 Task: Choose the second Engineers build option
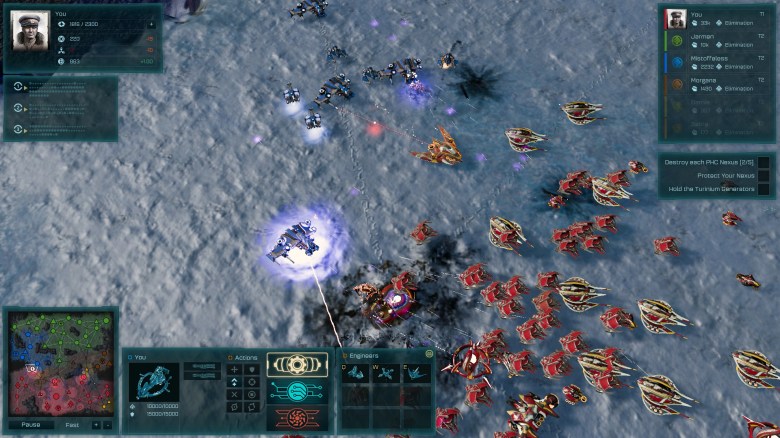pos(386,373)
